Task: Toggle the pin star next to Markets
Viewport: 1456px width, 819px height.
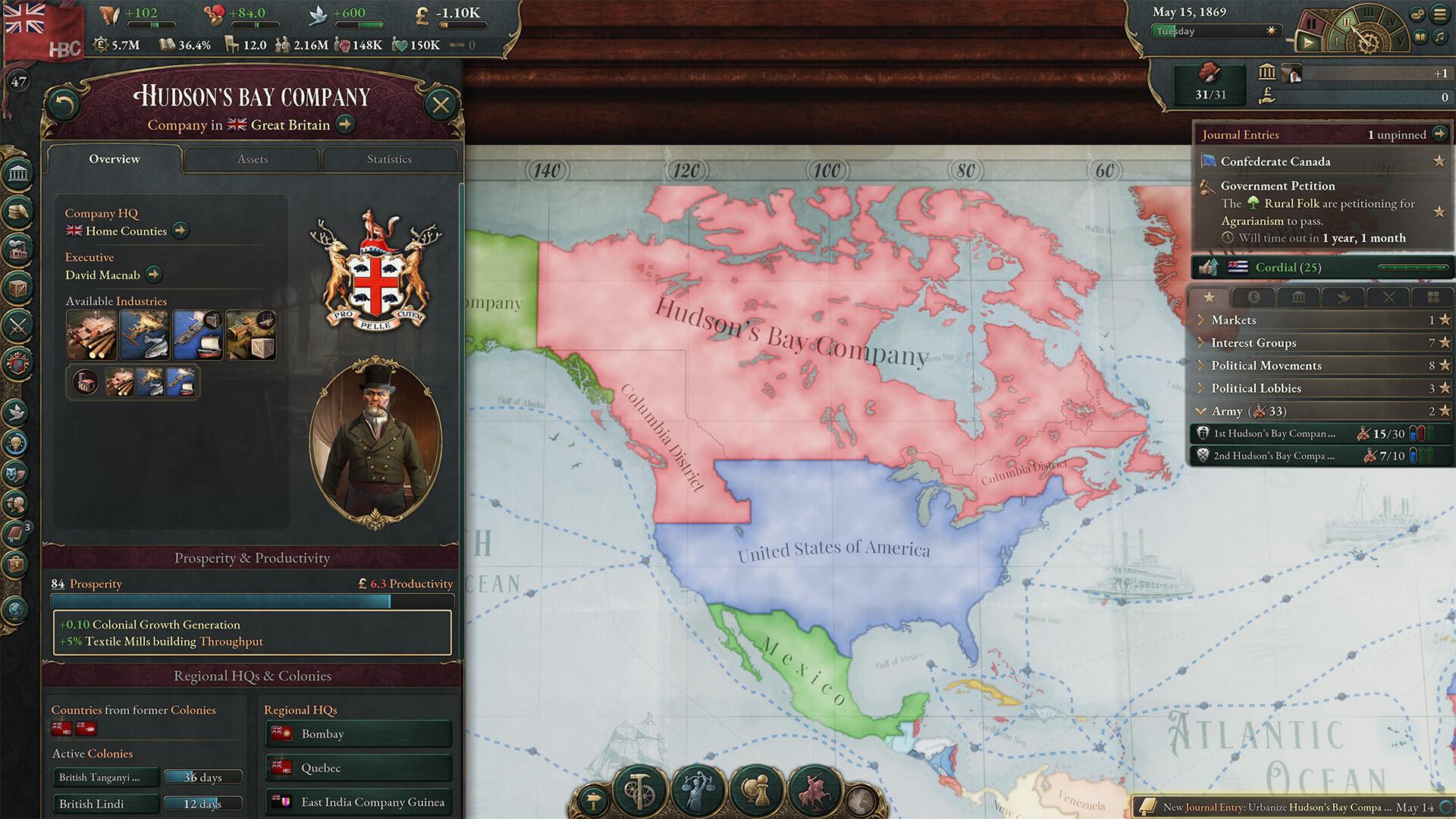Action: 1445,320
